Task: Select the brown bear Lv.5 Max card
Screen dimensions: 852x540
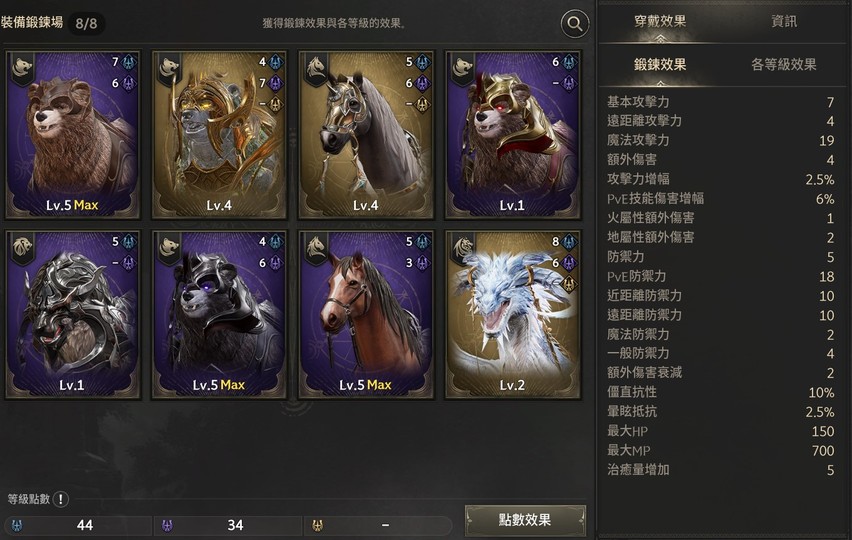Action: coord(72,134)
